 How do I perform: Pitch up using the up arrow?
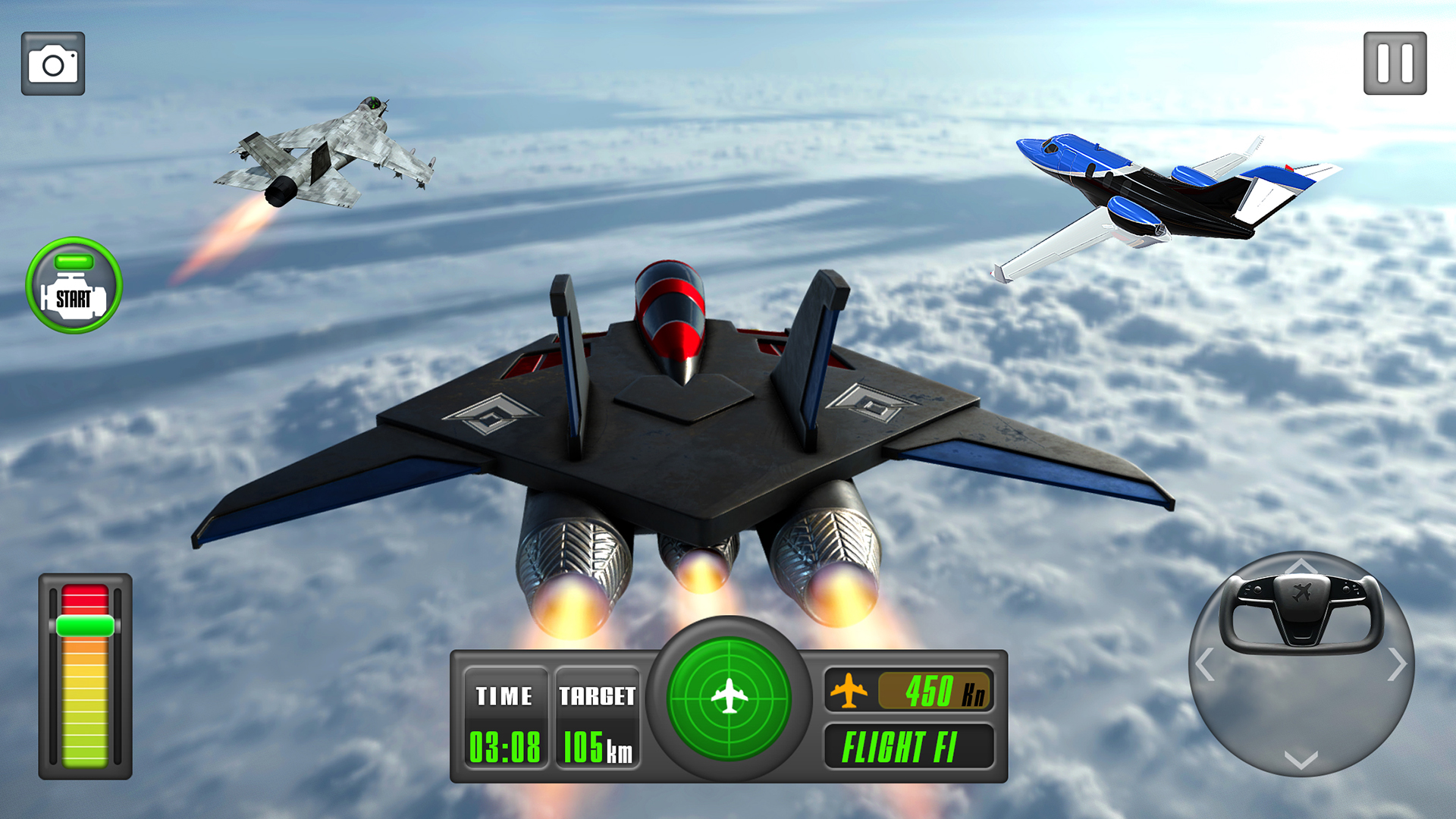tap(1301, 566)
